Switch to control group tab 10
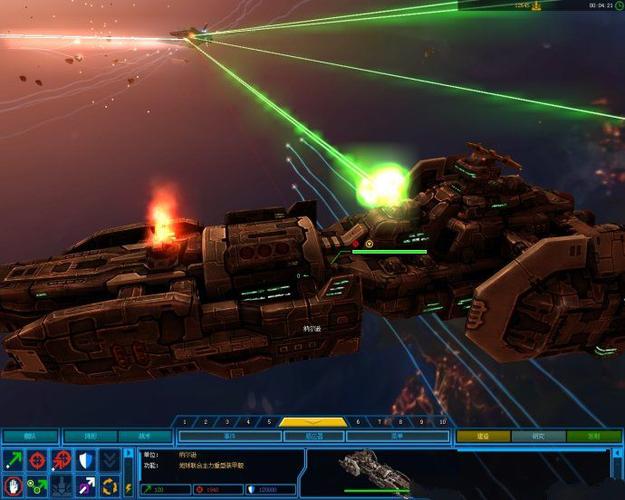The height and width of the screenshot is (500, 625). (442, 422)
